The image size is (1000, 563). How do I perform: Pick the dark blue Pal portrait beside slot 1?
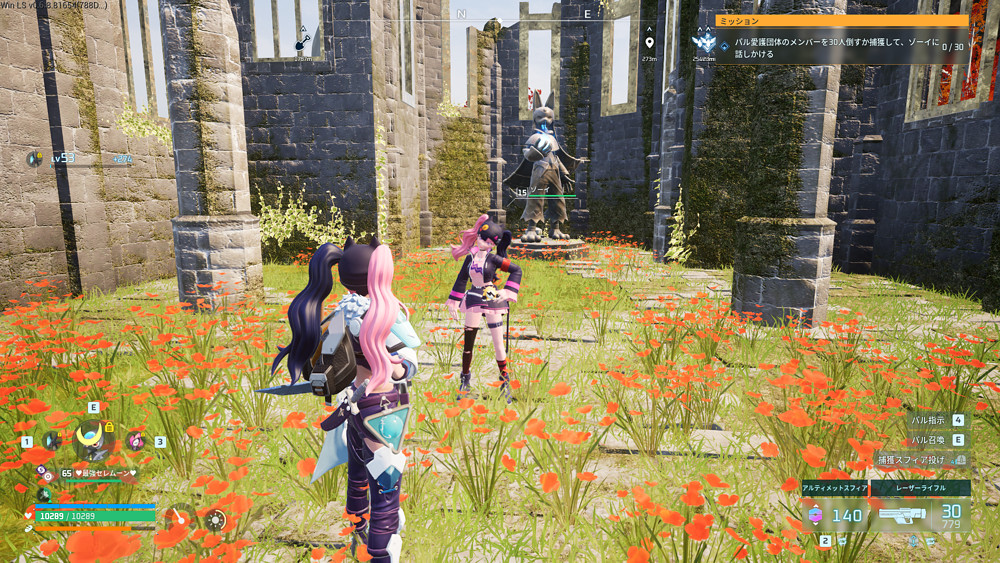[52, 440]
